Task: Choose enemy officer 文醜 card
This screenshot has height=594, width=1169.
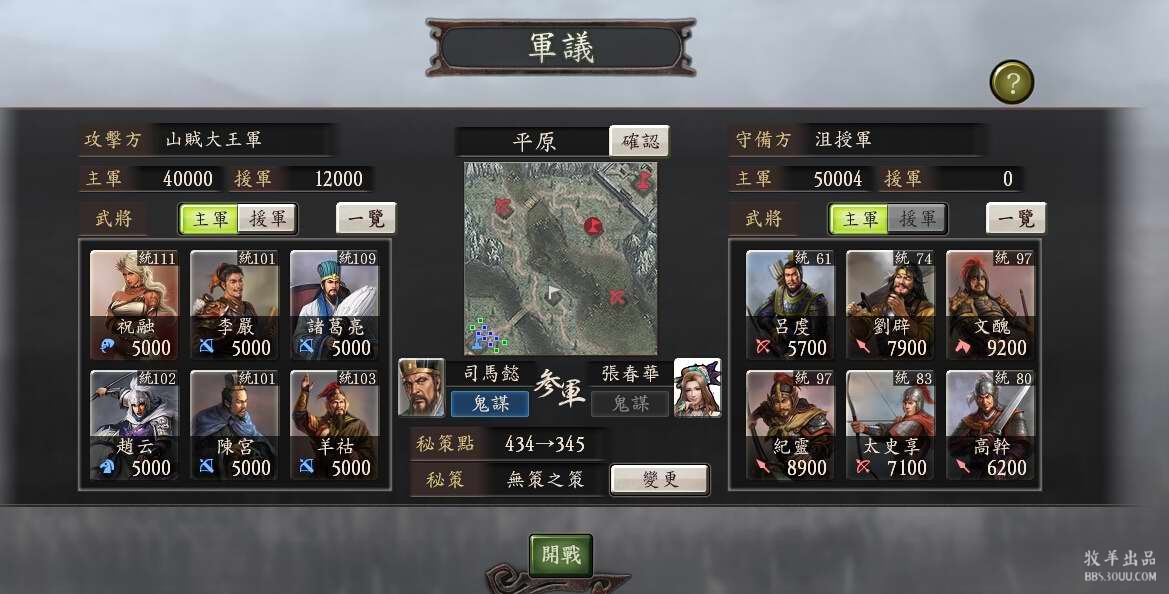Action: pyautogui.click(x=991, y=305)
